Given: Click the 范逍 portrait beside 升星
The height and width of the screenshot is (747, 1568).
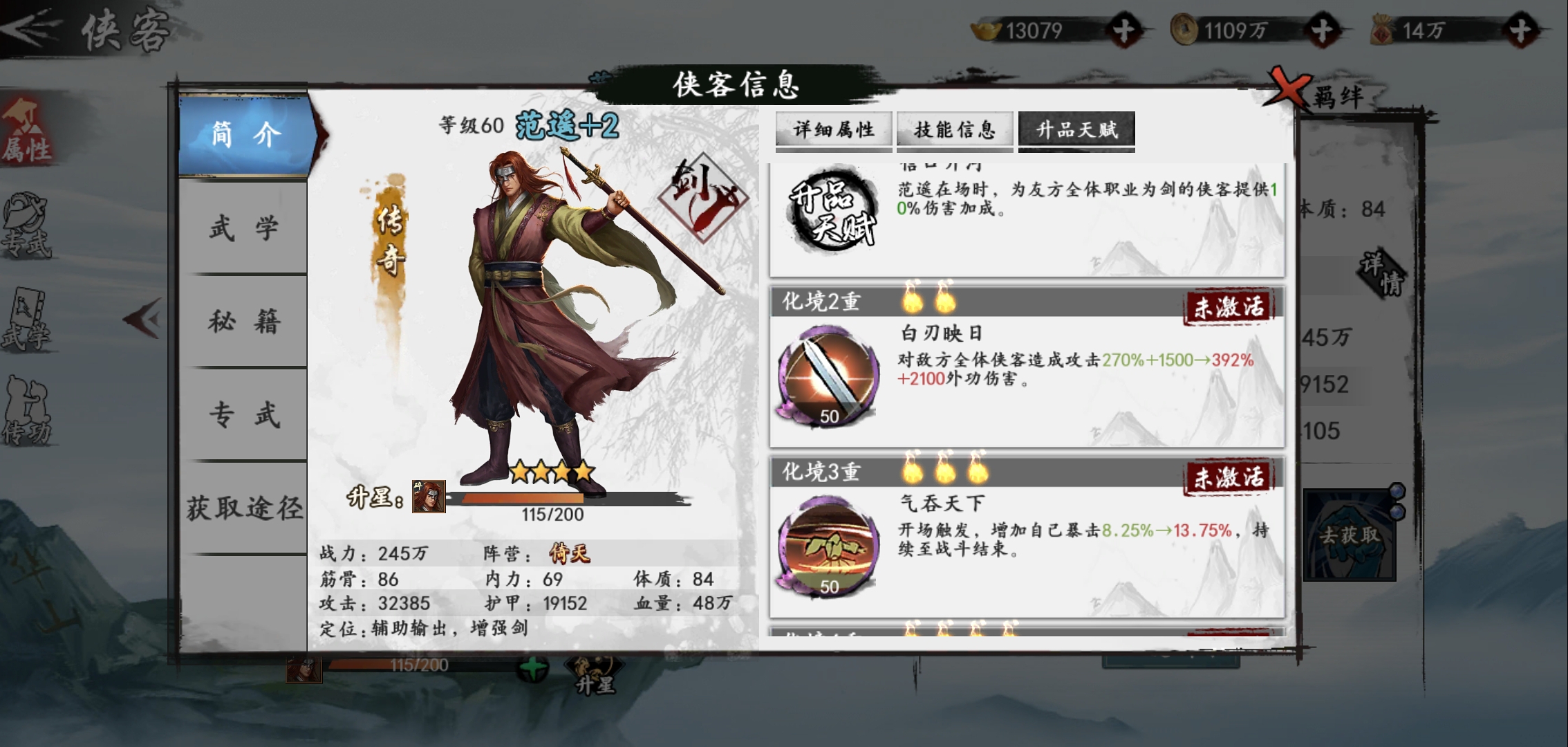Looking at the screenshot, I should pos(429,497).
